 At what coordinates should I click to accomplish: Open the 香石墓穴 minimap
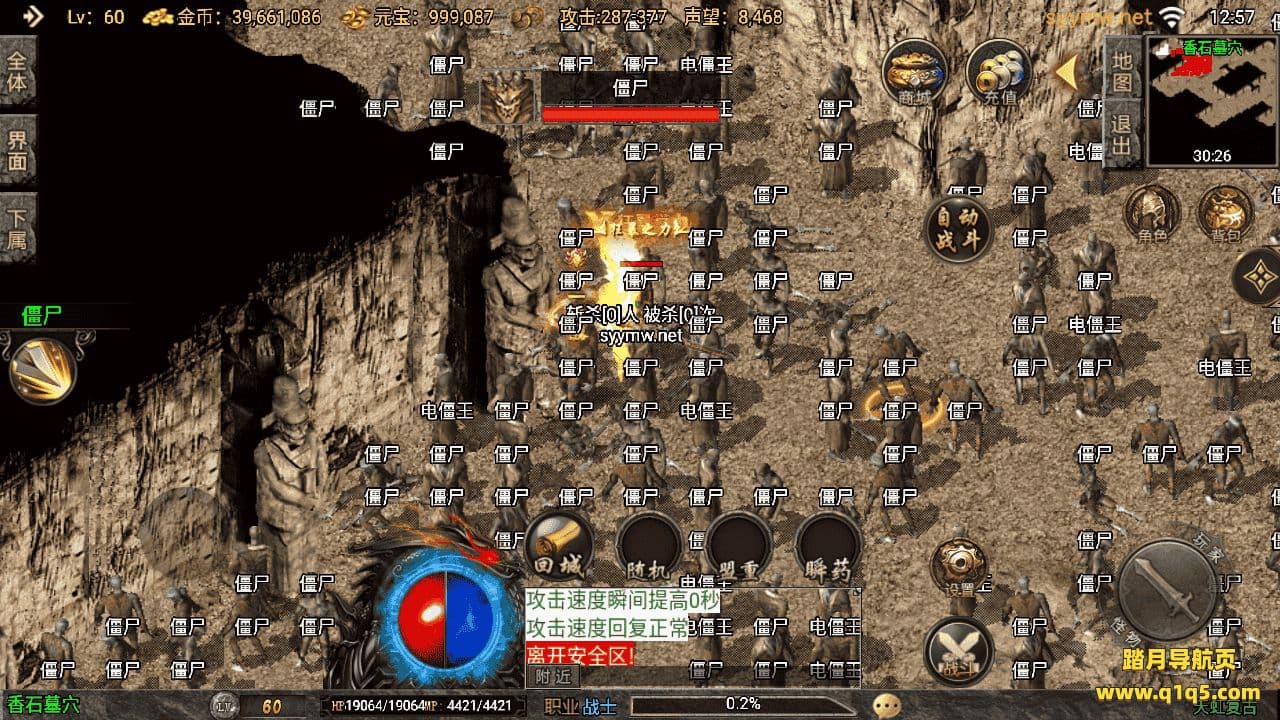click(x=1212, y=101)
